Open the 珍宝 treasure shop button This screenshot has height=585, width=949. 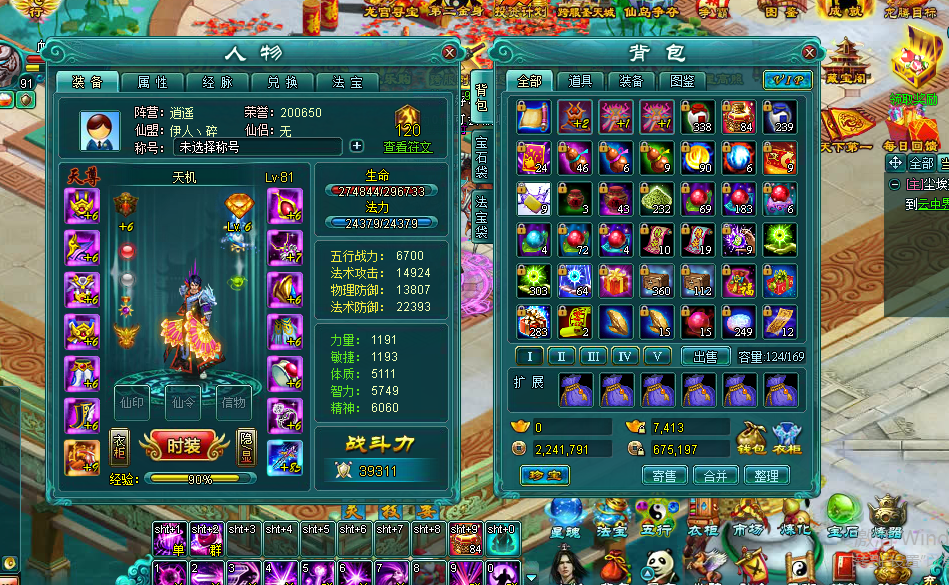click(x=544, y=476)
